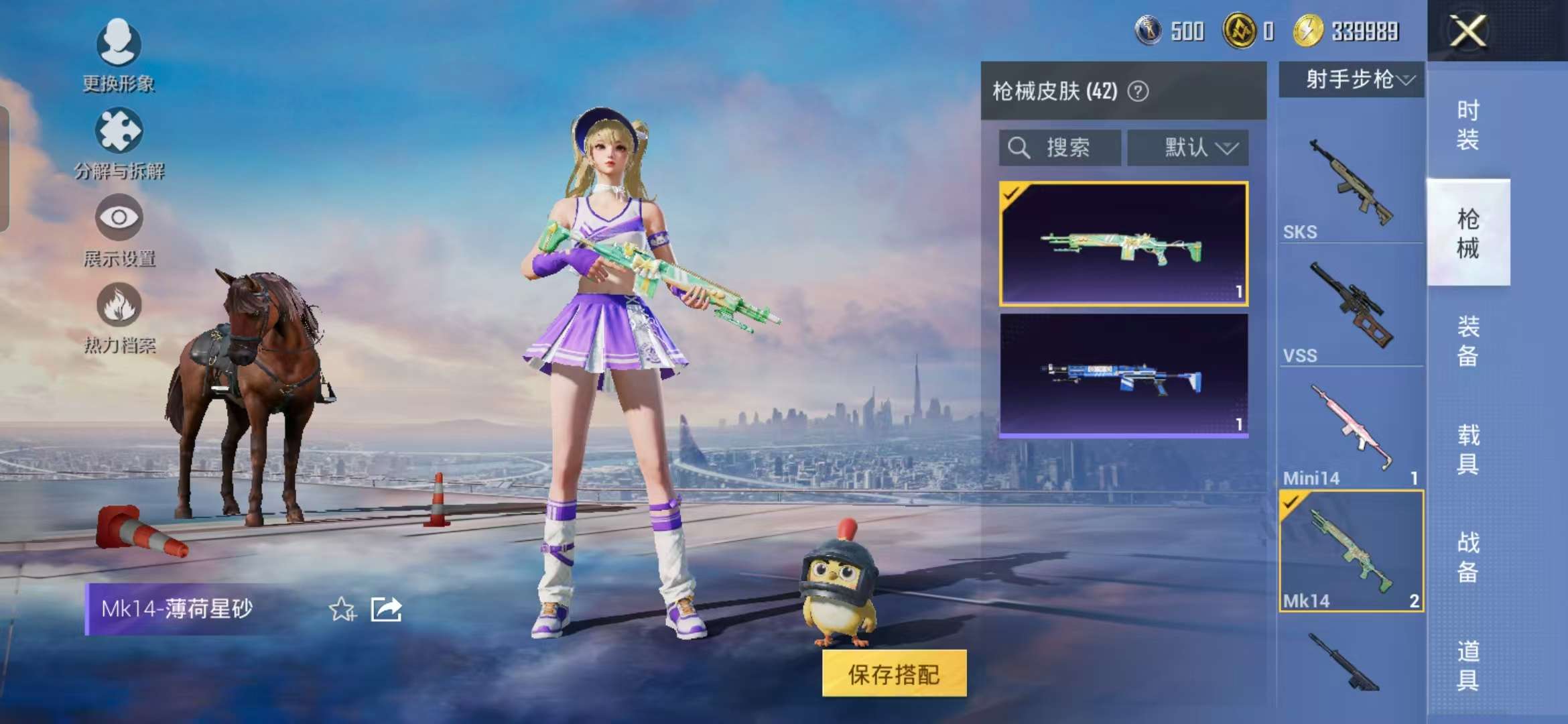The width and height of the screenshot is (1568, 724).
Task: Open the 射手步枪 weapon category dropdown
Action: click(x=1348, y=80)
